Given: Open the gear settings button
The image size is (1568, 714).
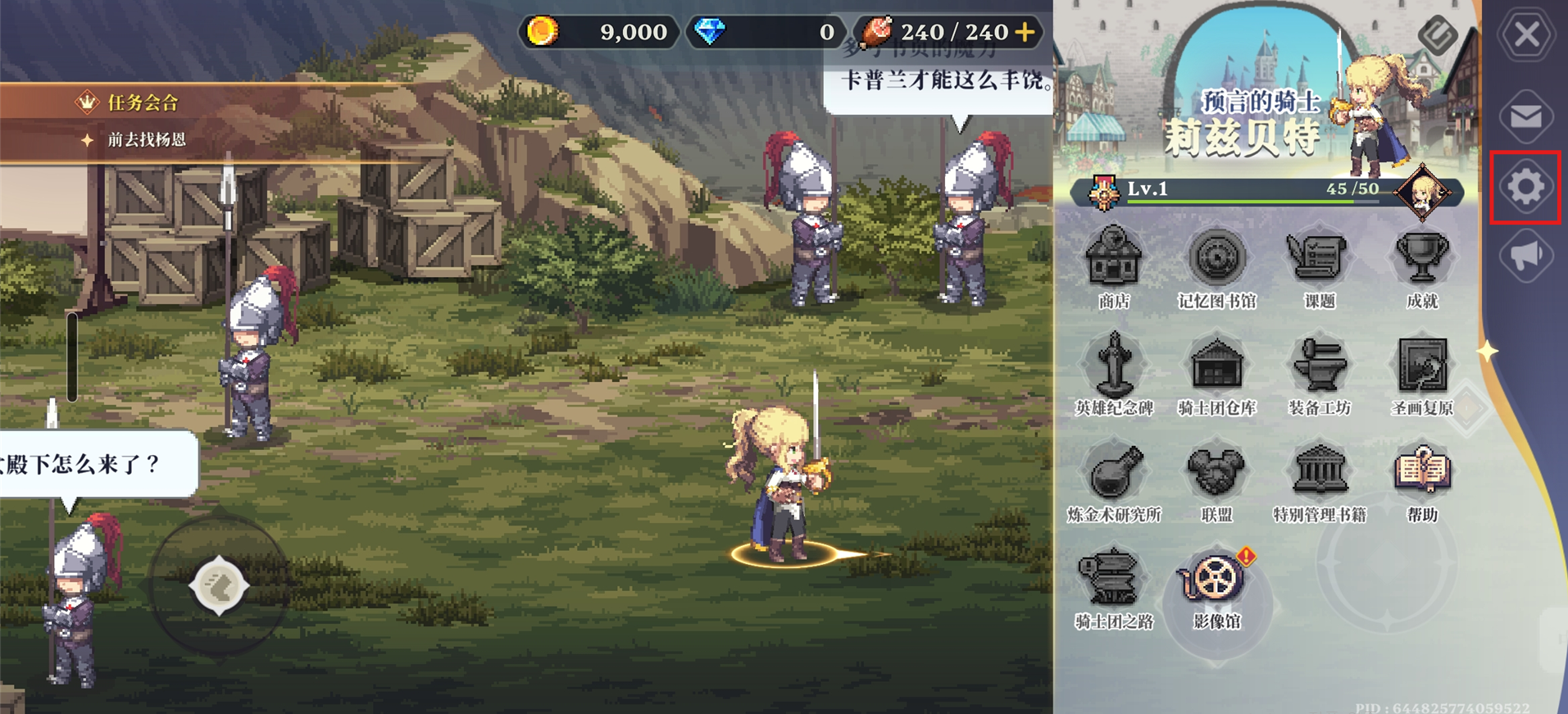Looking at the screenshot, I should (x=1525, y=187).
